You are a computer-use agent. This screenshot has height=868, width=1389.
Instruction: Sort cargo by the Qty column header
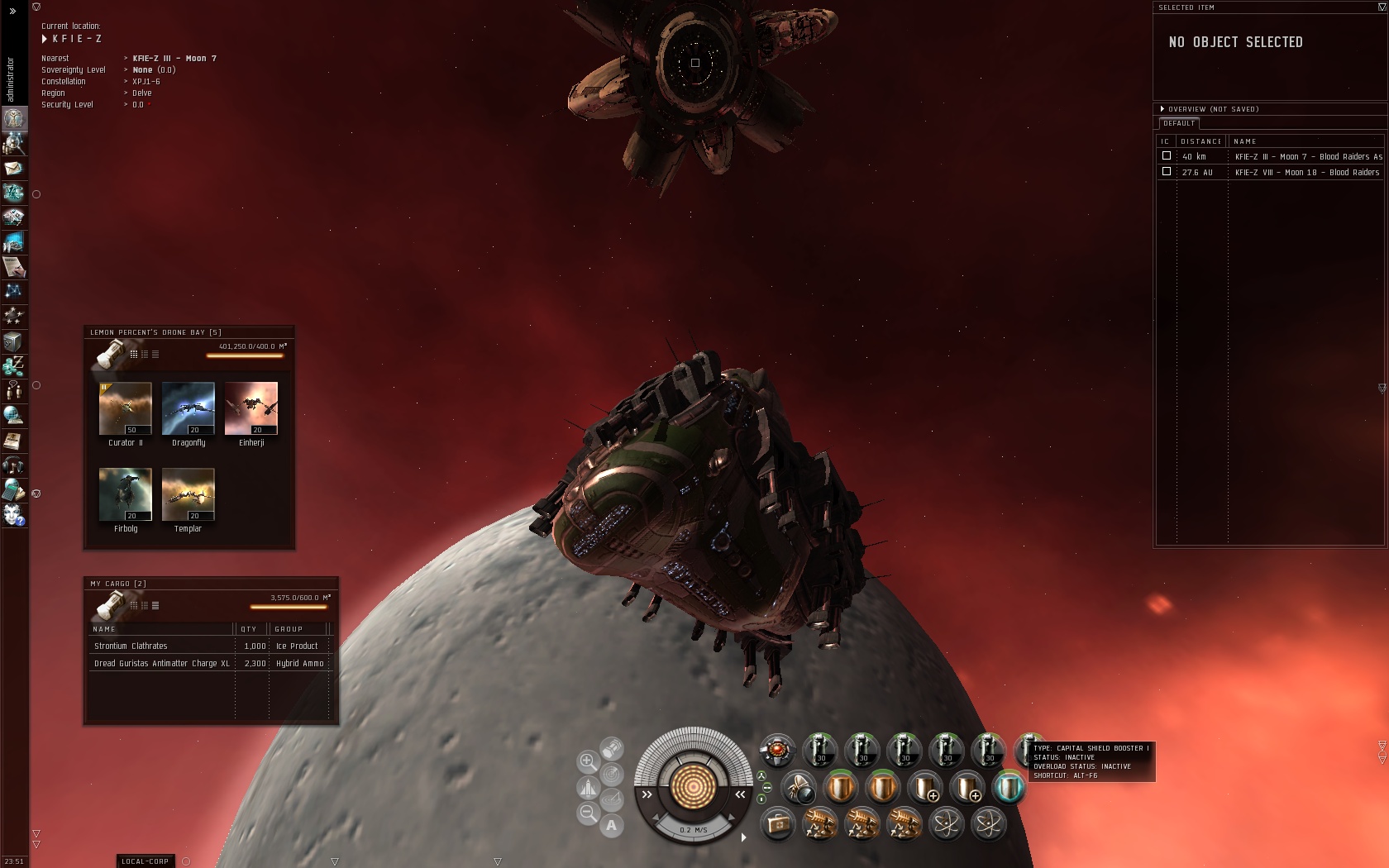(251, 629)
